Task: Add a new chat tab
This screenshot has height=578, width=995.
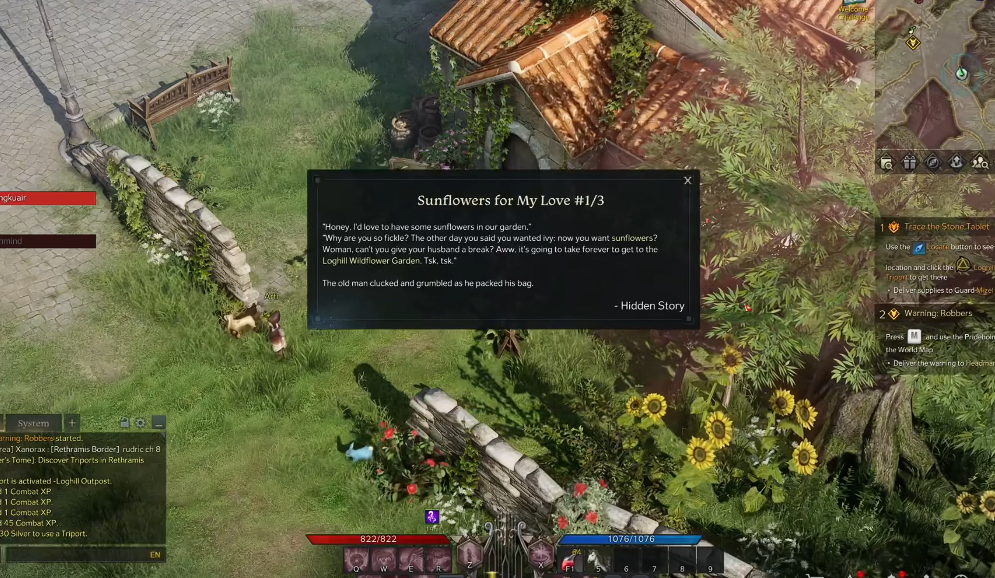Action: pos(72,423)
